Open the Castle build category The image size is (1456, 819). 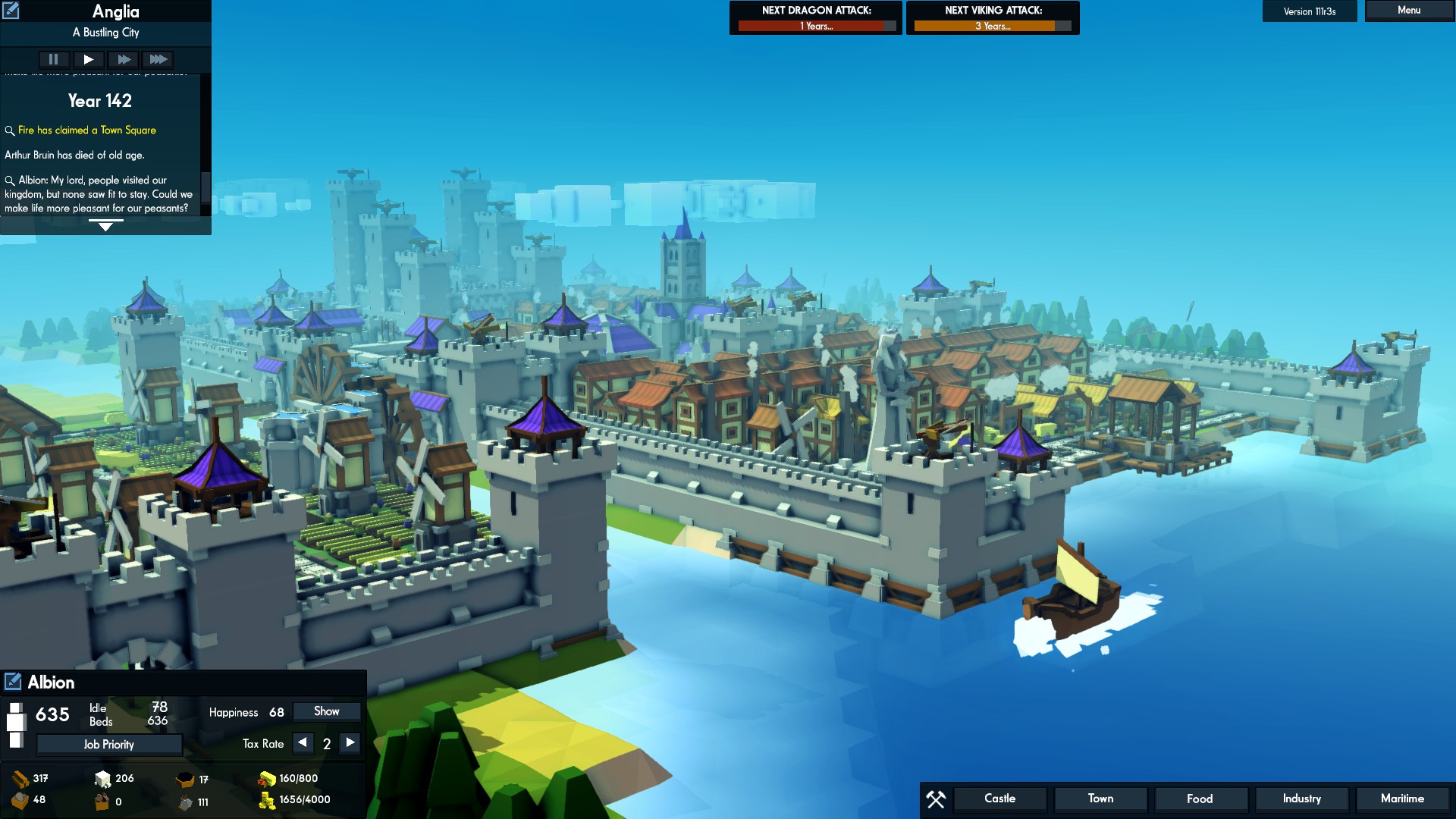(x=999, y=799)
